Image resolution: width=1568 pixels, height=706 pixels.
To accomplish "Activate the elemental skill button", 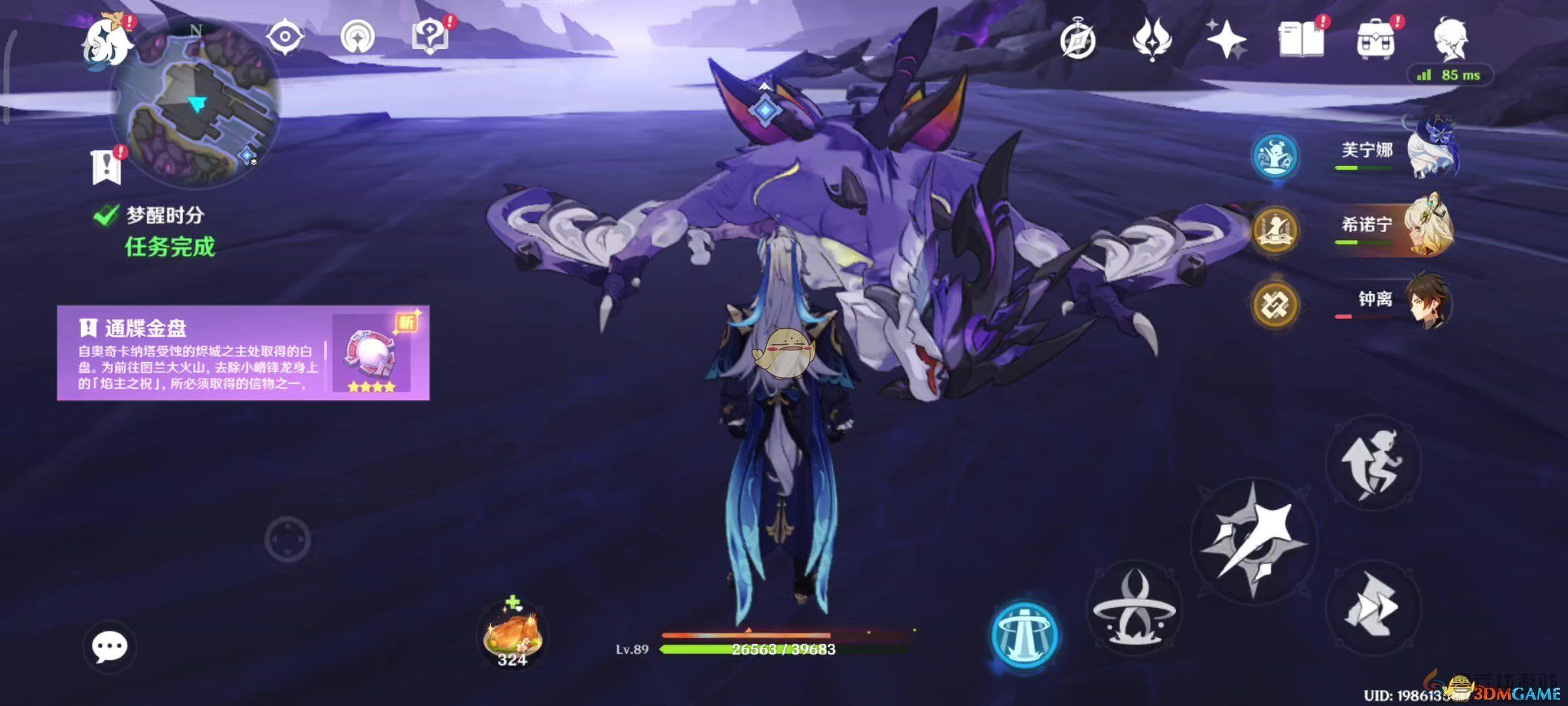I will (x=1134, y=609).
